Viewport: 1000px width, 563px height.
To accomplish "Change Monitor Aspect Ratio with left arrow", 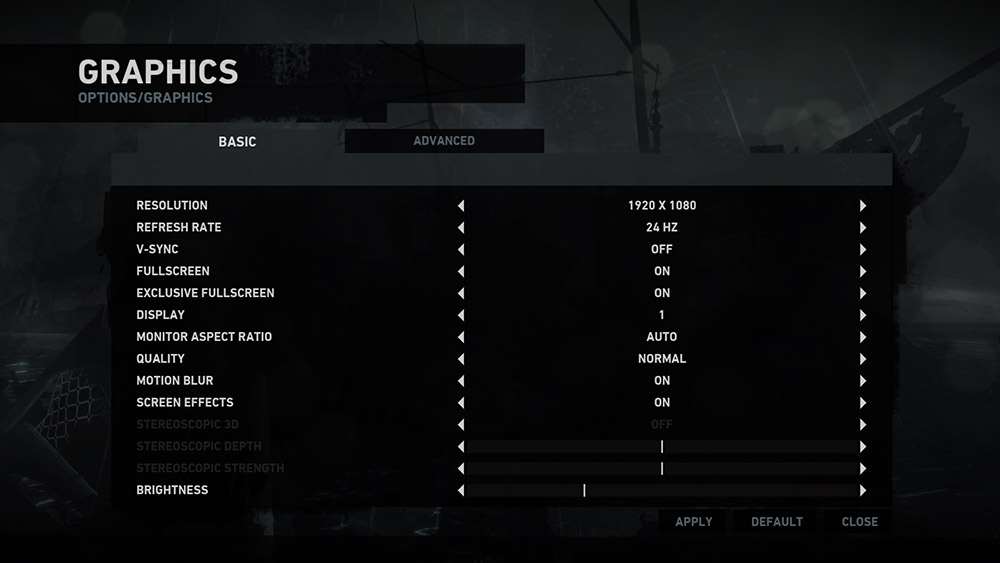I will (461, 337).
